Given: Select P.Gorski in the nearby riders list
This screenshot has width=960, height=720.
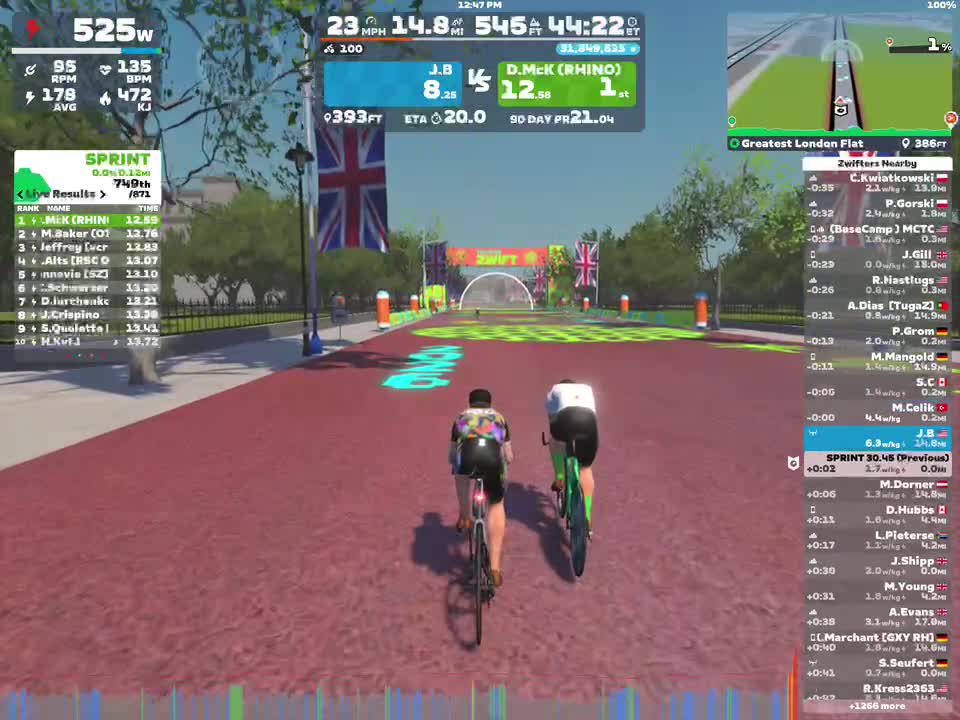Looking at the screenshot, I should point(877,208).
